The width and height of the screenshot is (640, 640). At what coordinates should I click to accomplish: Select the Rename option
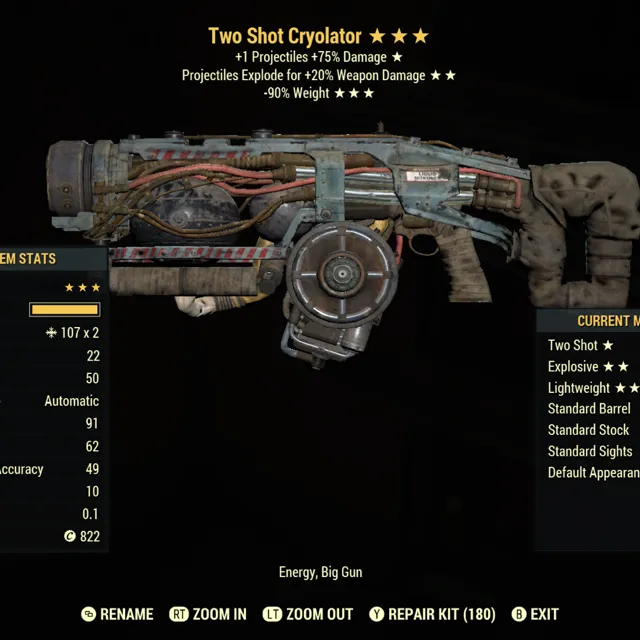117,614
